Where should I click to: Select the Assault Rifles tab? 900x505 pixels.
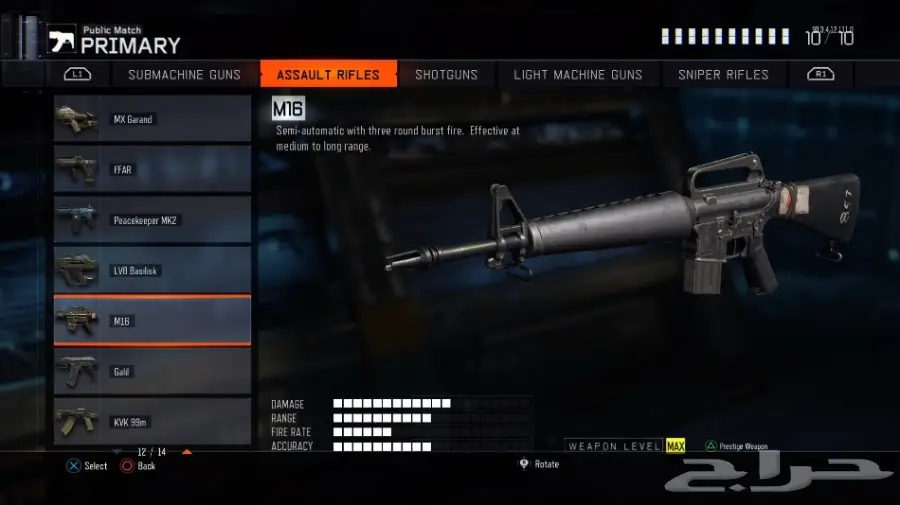pos(328,75)
